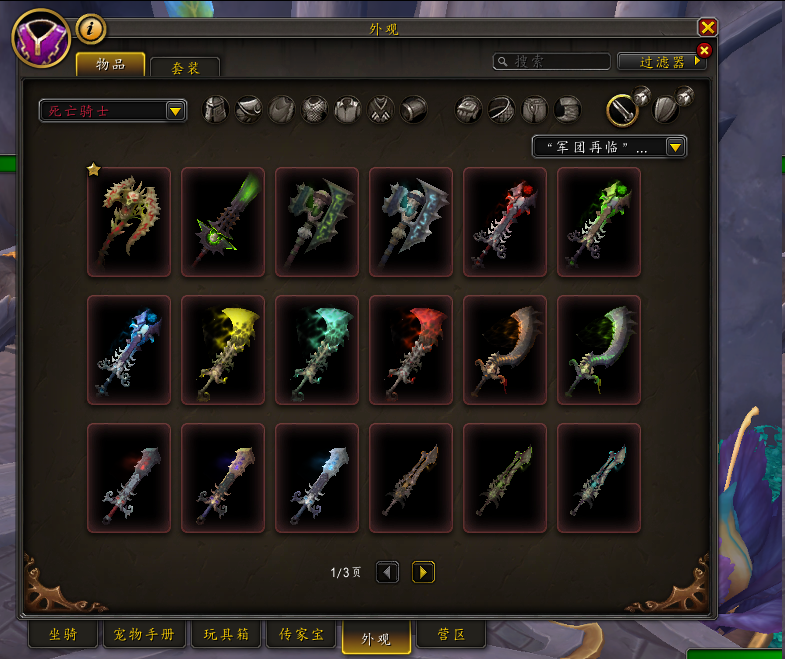785x659 pixels.
Task: Pick the green spiked mace appearance
Action: 223,222
